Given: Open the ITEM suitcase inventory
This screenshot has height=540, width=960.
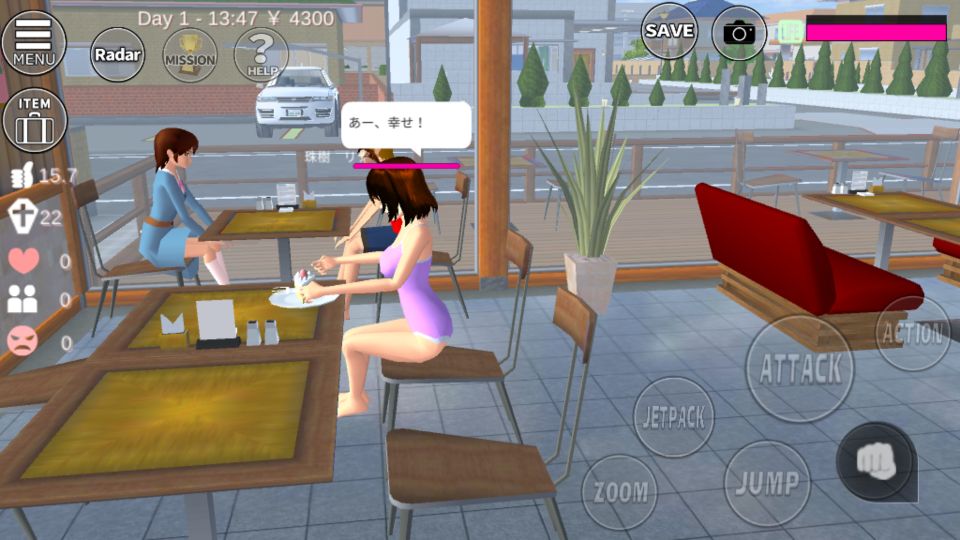Looking at the screenshot, I should (34, 119).
